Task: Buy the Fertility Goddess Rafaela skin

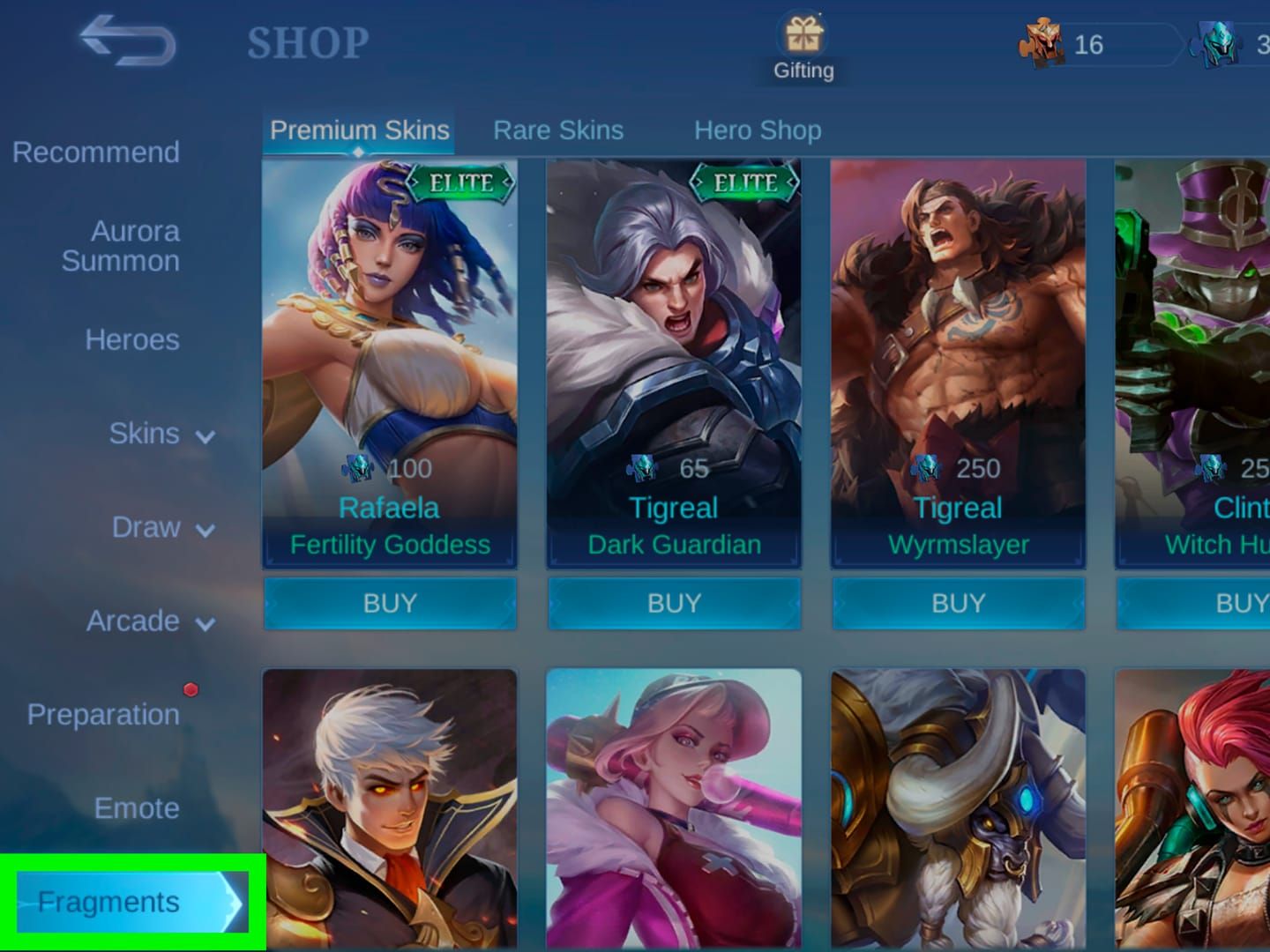Action: [x=390, y=603]
